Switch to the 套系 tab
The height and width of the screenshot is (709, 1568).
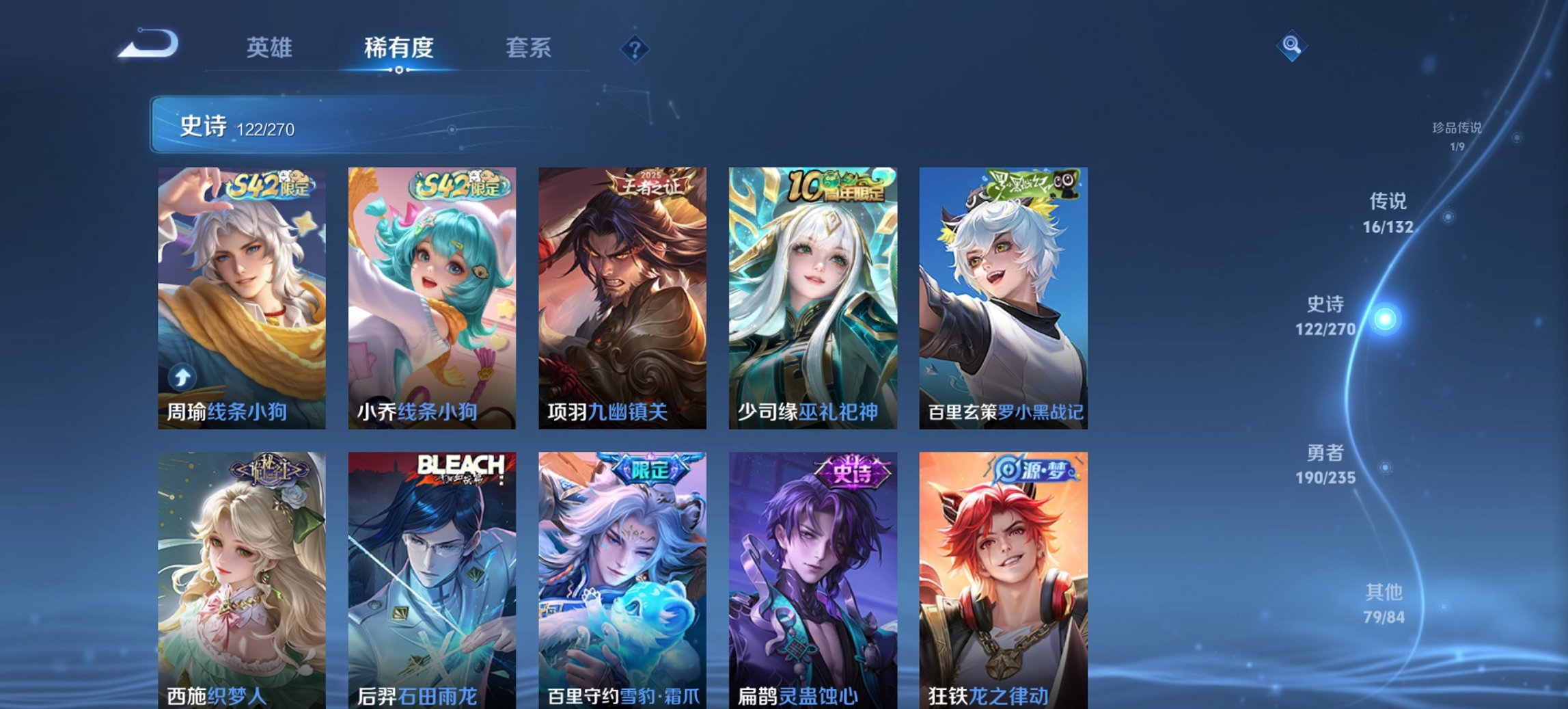529,47
